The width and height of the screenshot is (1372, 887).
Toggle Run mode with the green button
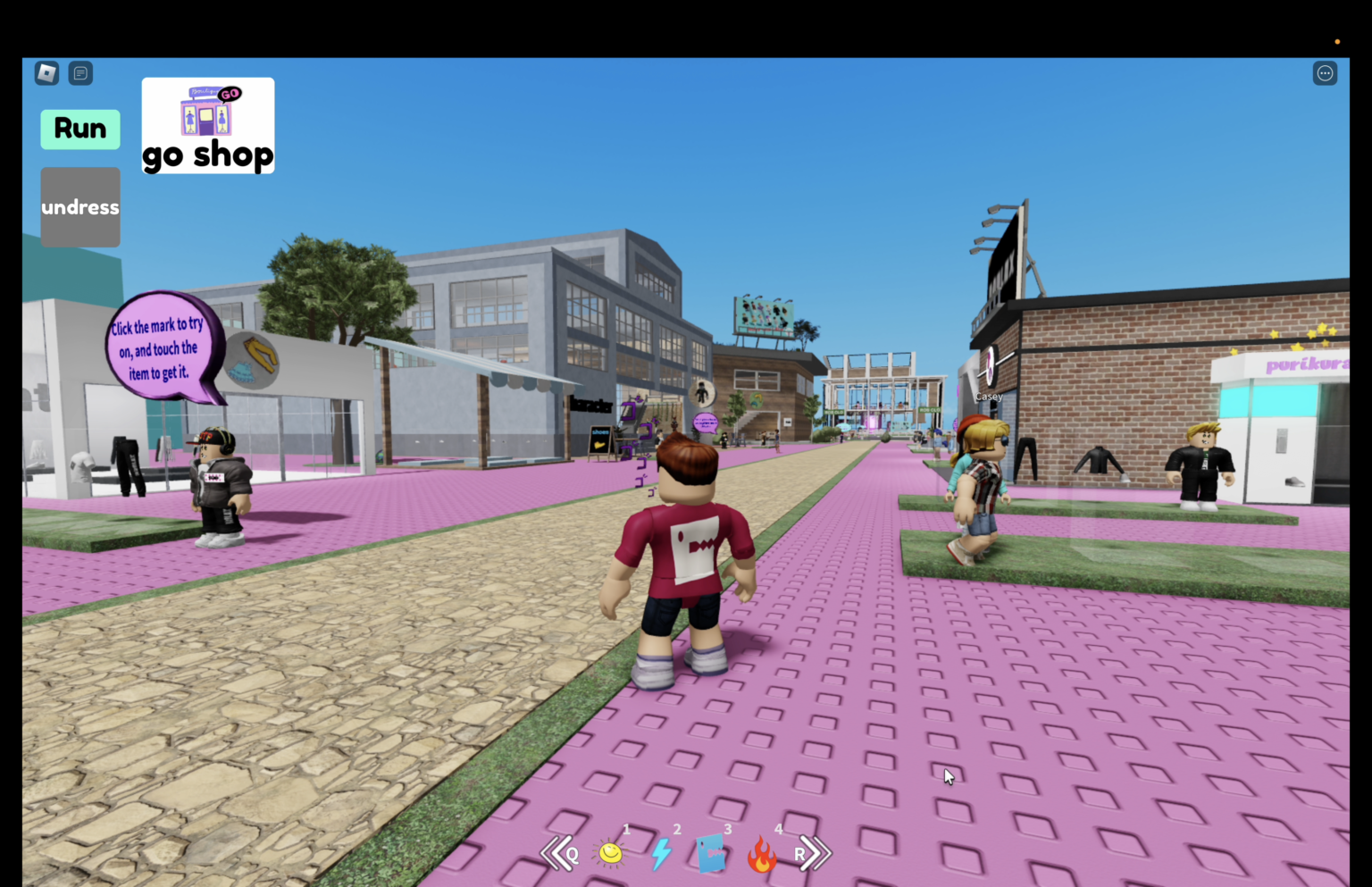click(x=79, y=129)
